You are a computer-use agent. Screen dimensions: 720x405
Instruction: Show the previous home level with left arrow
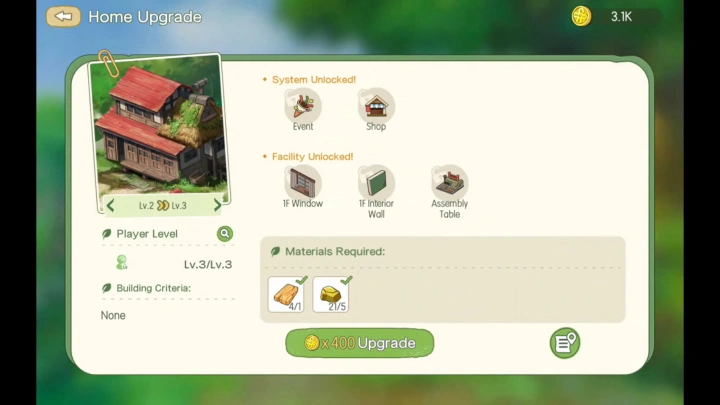point(111,206)
